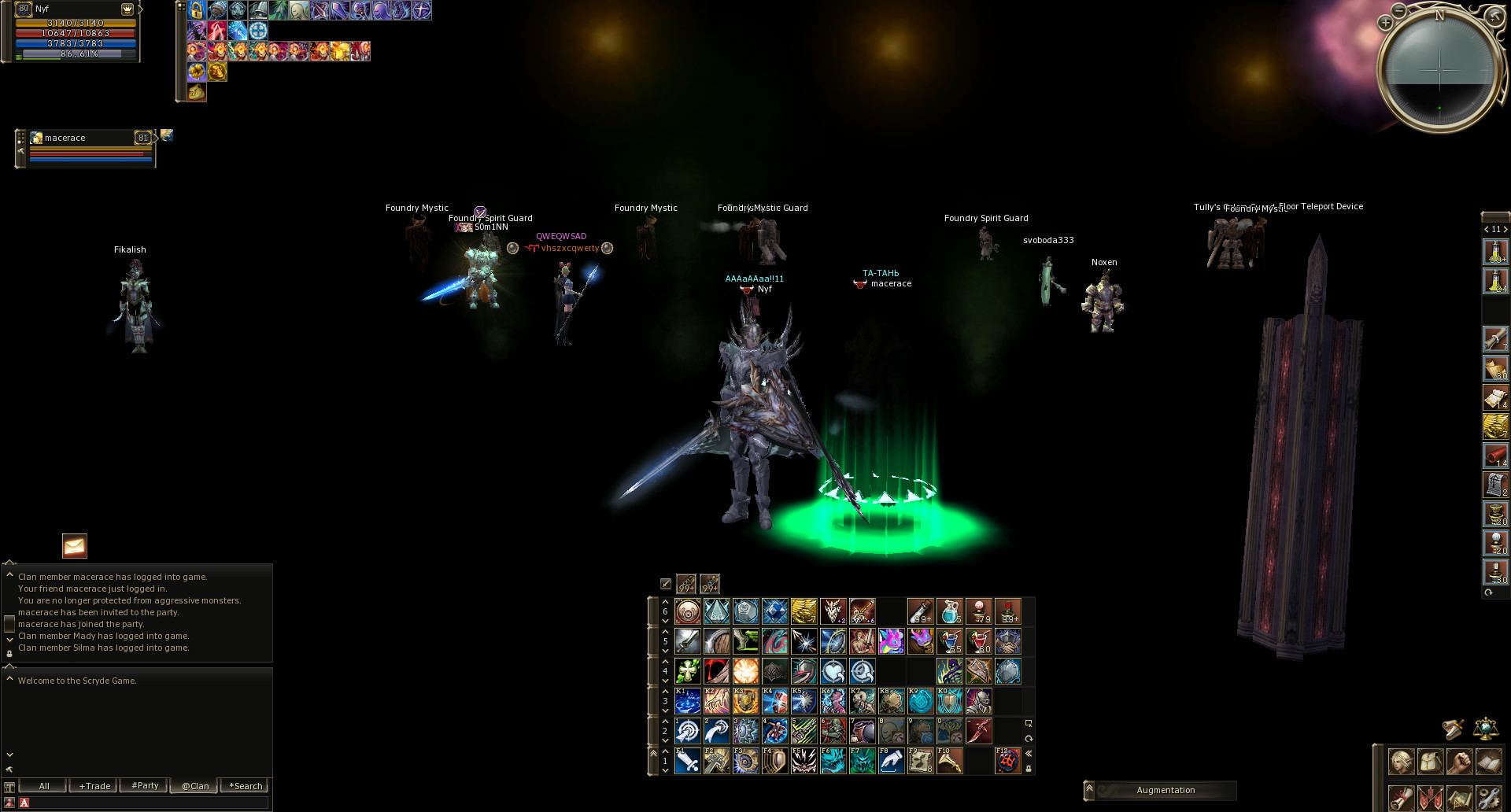Click the Augmentation button

click(1166, 790)
